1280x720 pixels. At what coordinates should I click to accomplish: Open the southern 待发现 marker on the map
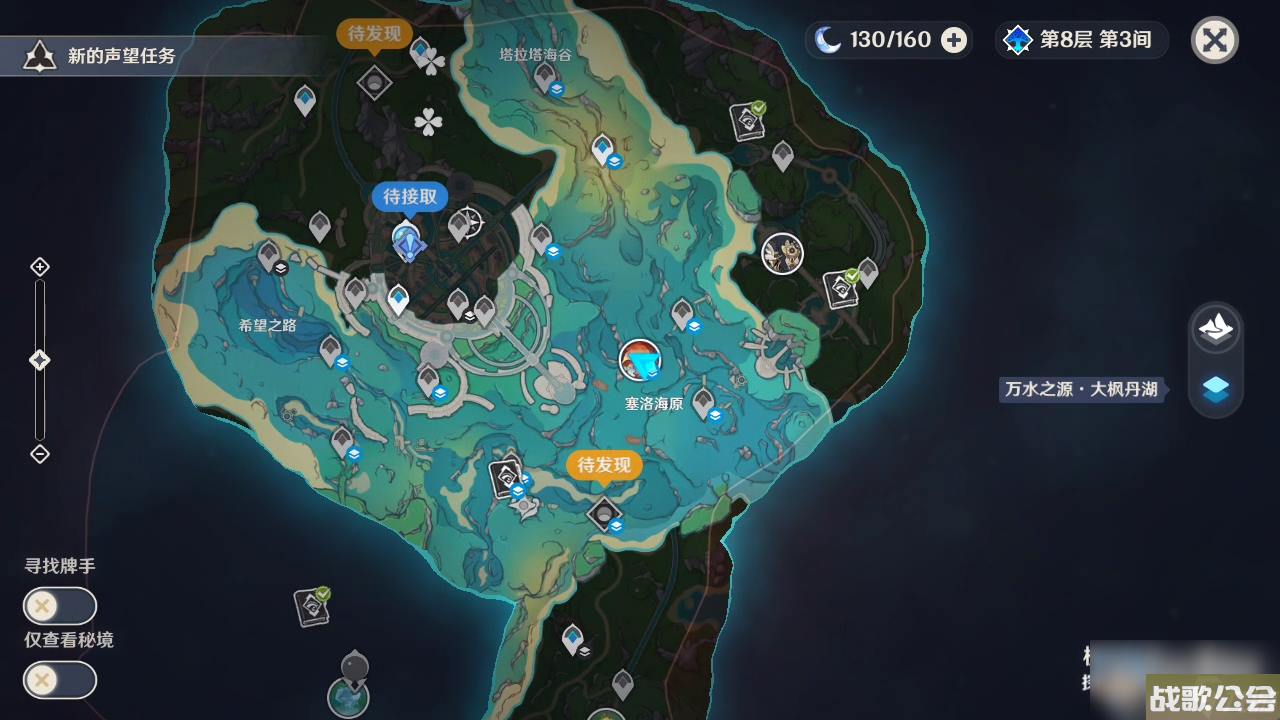[x=604, y=465]
